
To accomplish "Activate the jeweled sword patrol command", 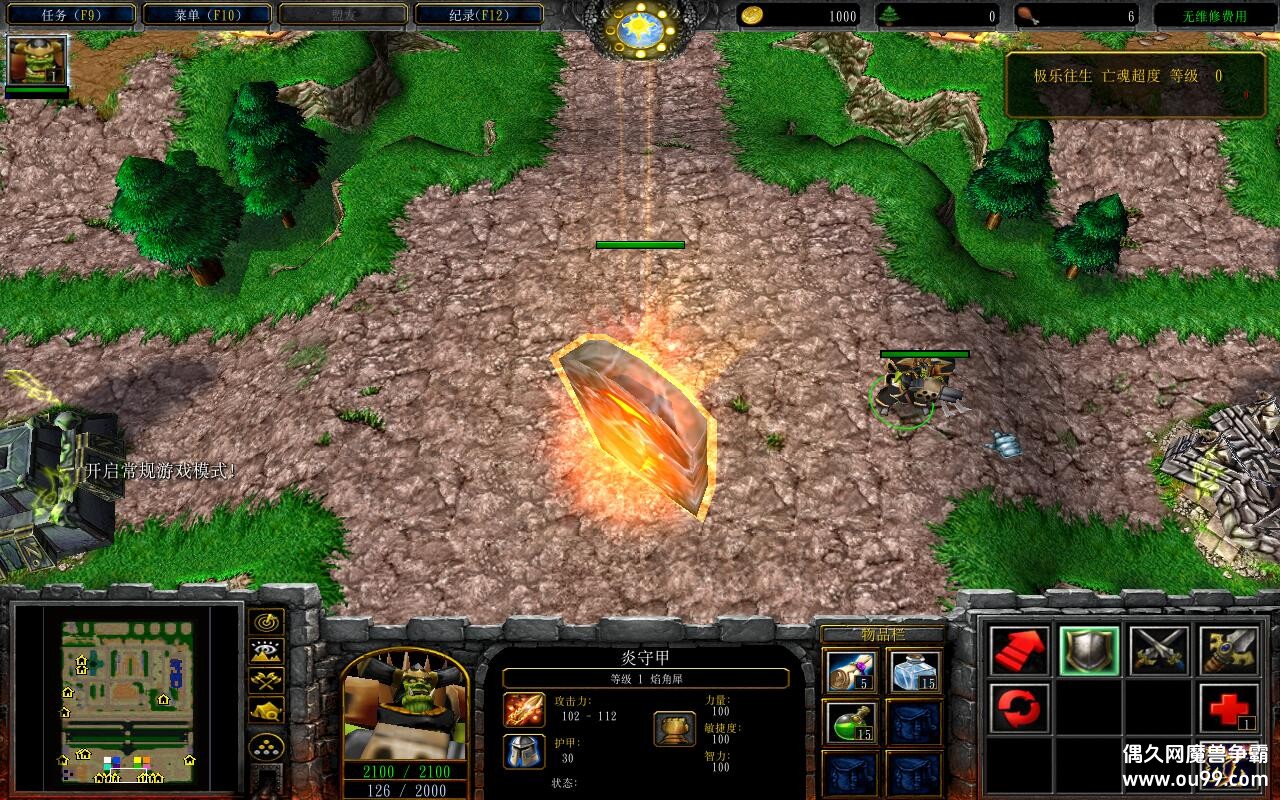I will [x=1228, y=651].
